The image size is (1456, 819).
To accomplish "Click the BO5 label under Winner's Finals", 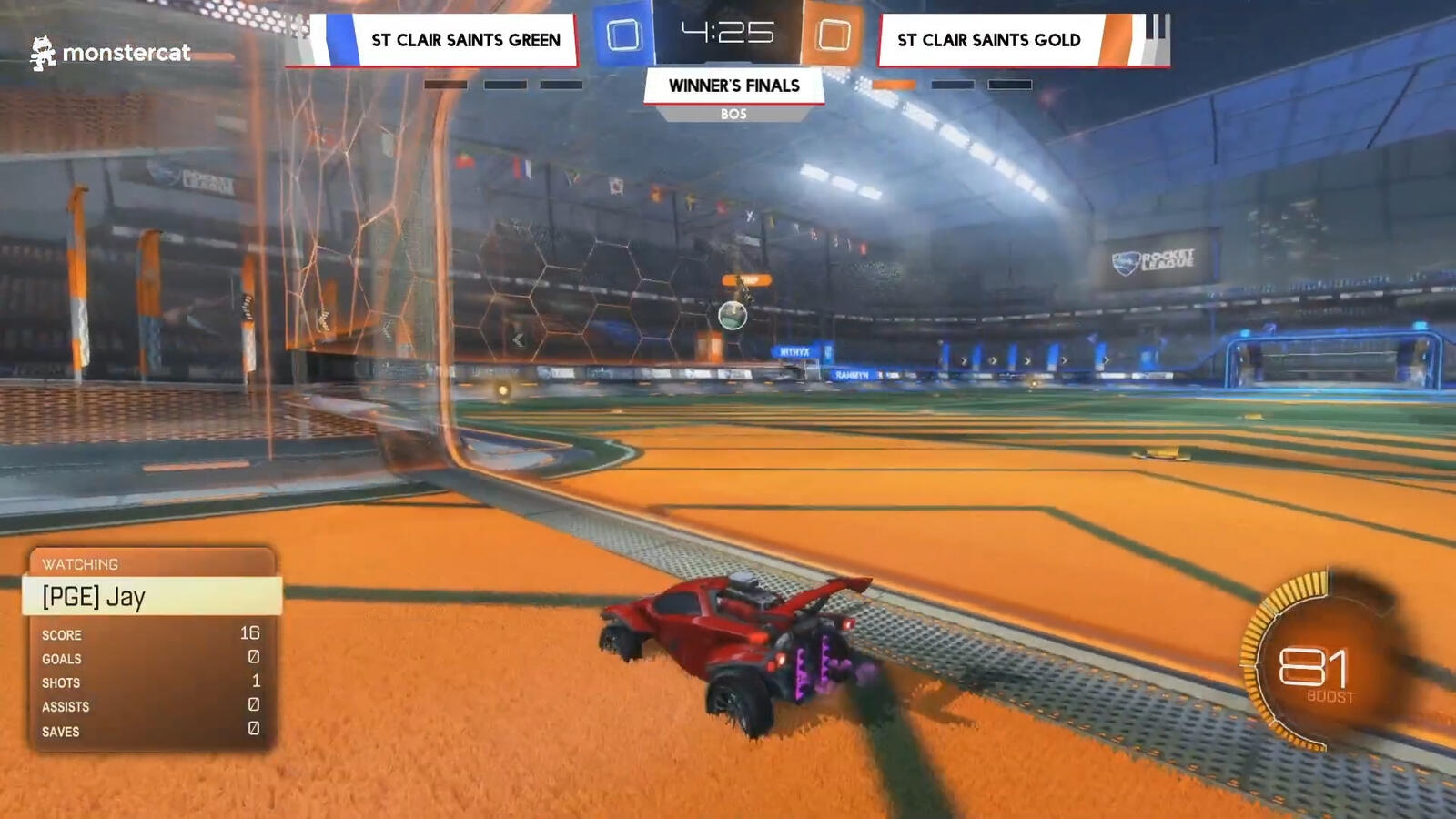I will pyautogui.click(x=733, y=114).
